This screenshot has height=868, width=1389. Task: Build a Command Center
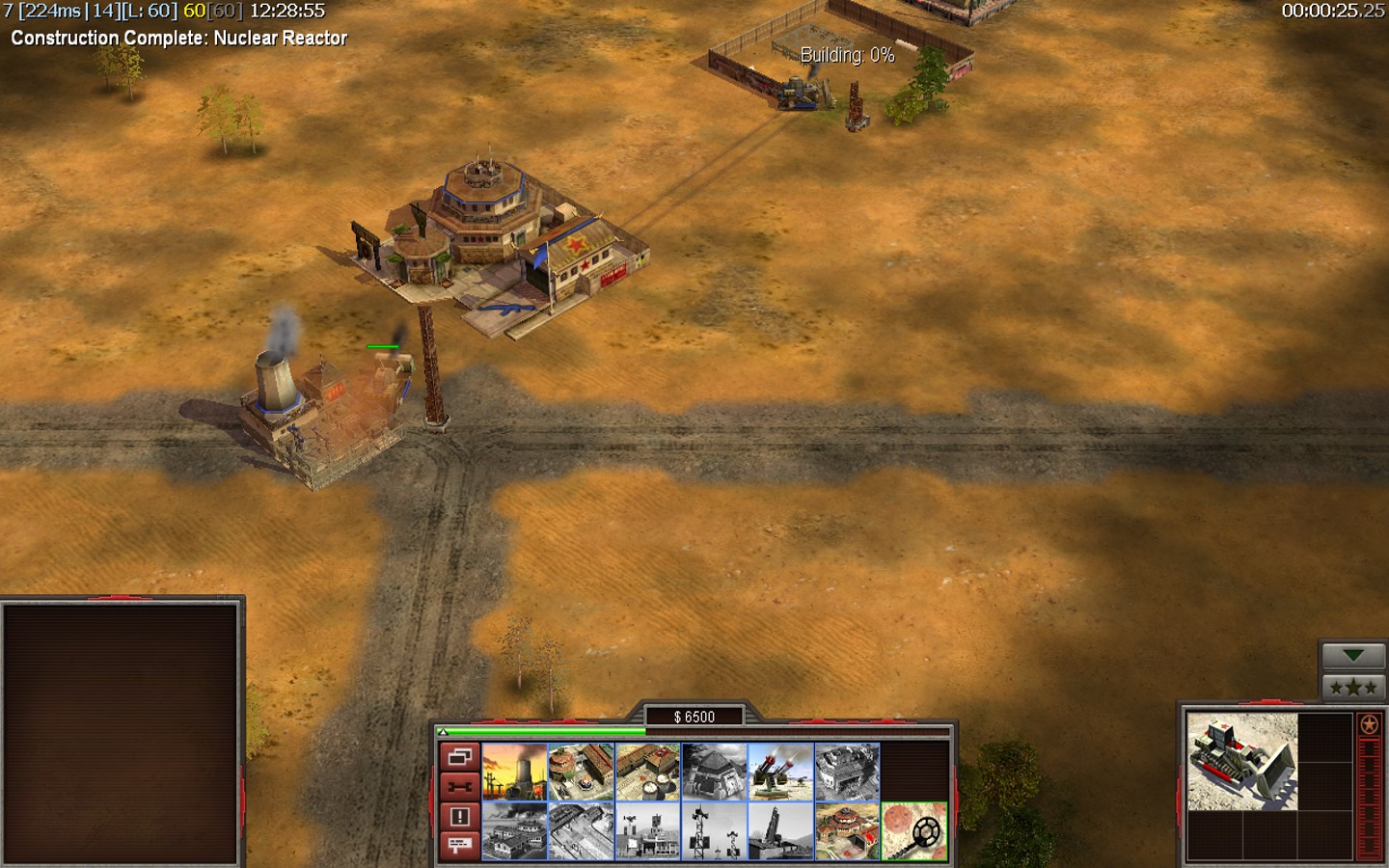click(x=847, y=830)
